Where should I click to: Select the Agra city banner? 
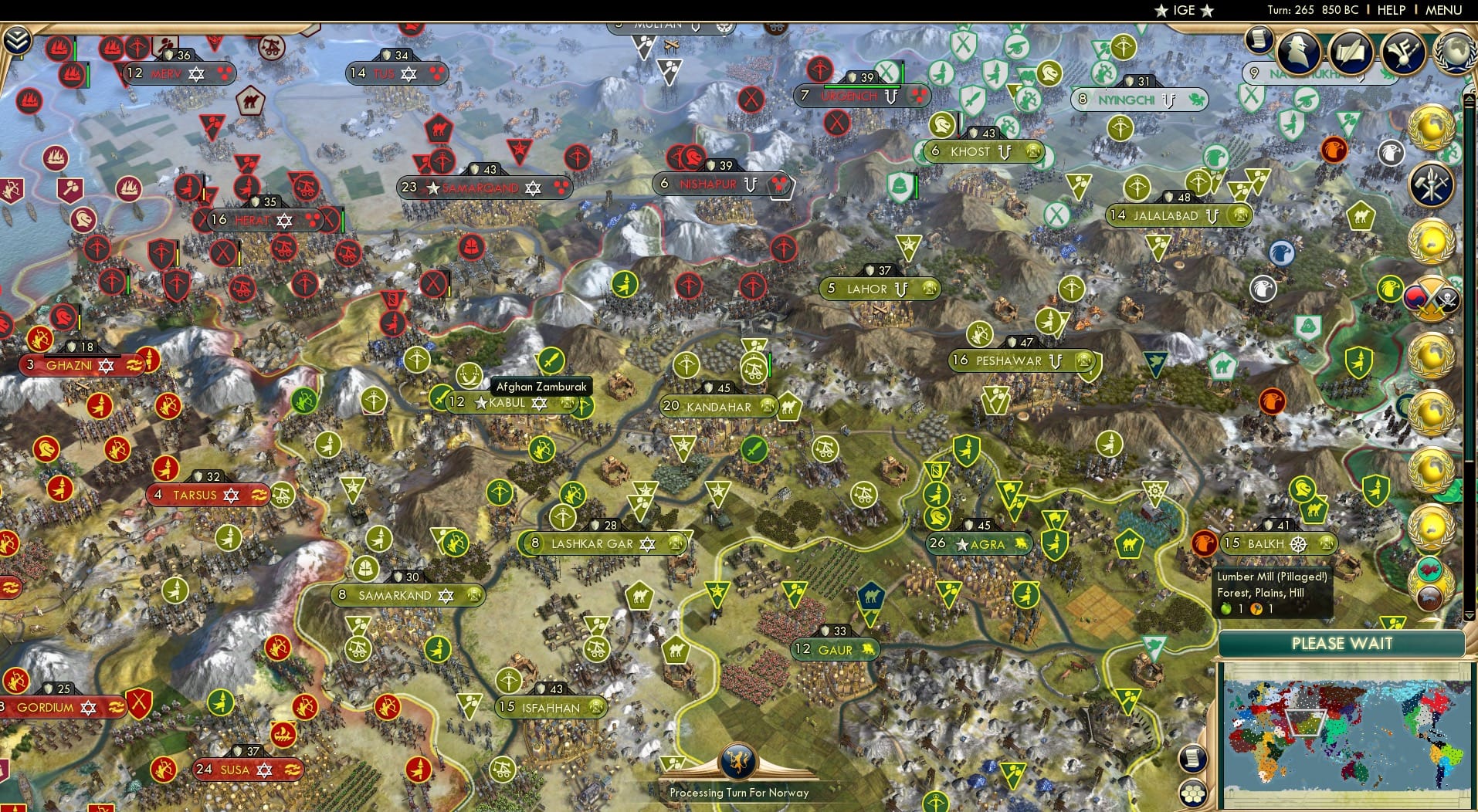981,543
